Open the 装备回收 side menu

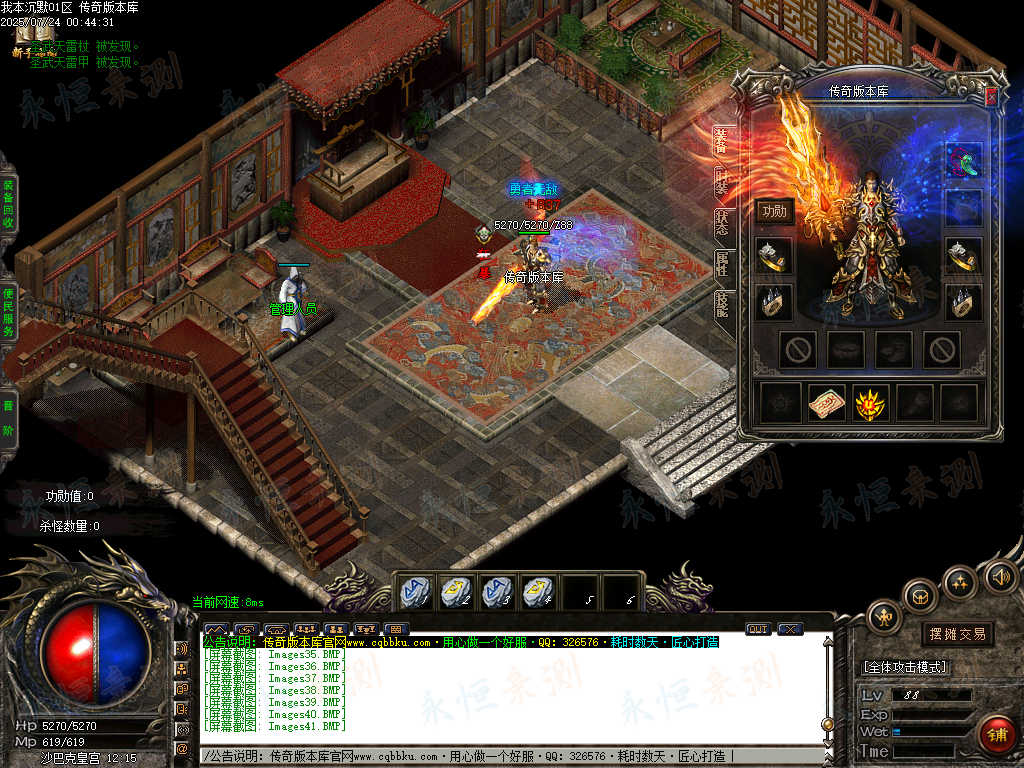tap(7, 205)
